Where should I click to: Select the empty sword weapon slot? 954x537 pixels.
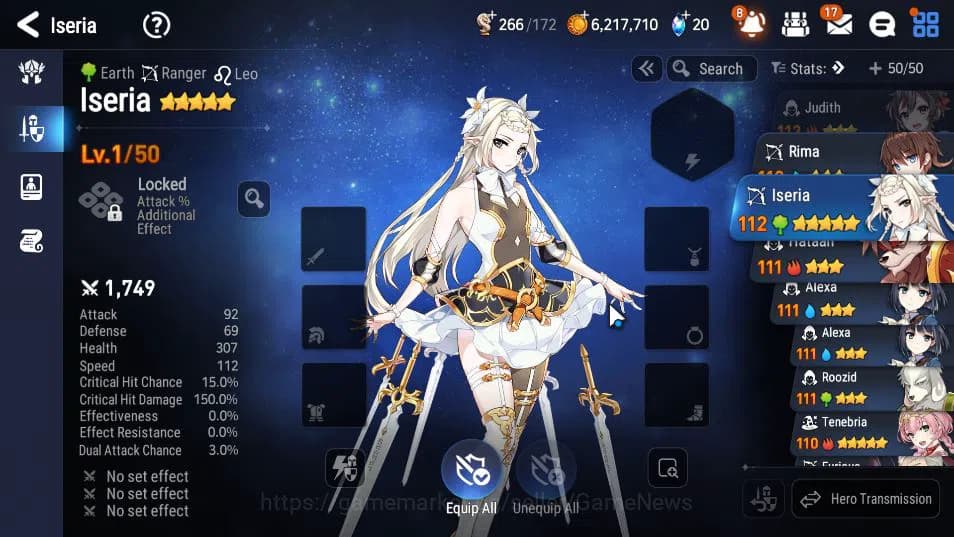tap(333, 239)
